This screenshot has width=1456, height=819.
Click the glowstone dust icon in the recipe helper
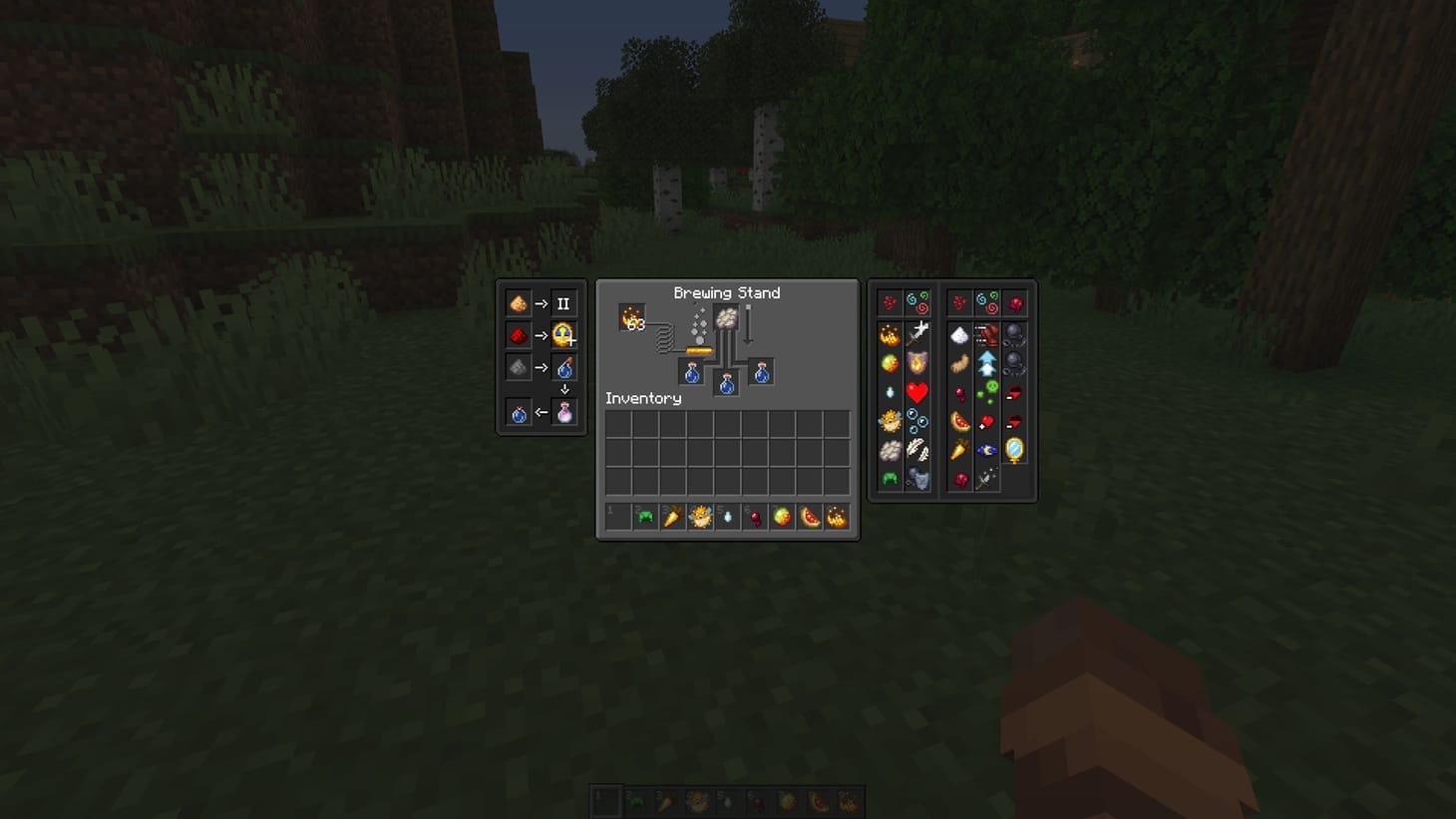click(x=519, y=303)
